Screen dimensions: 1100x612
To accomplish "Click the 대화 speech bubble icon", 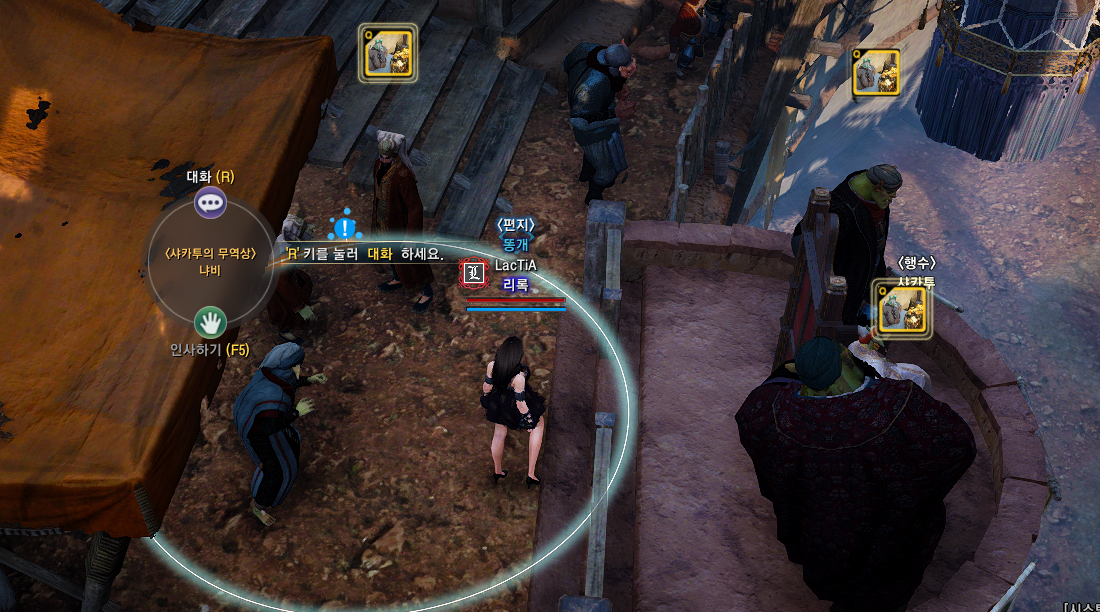I will pos(210,204).
